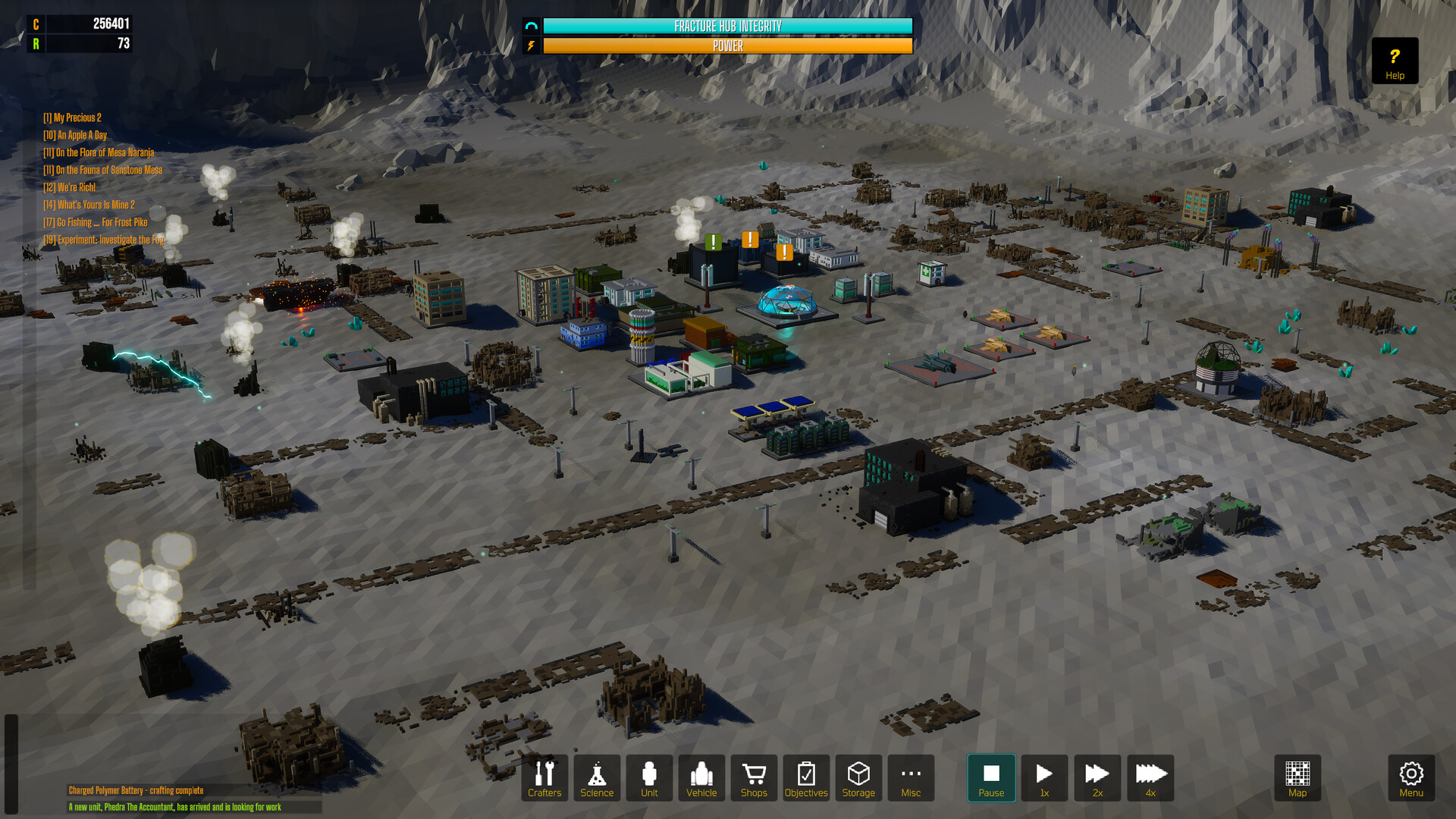Open the Science panel
1456x819 pixels.
pos(598,778)
